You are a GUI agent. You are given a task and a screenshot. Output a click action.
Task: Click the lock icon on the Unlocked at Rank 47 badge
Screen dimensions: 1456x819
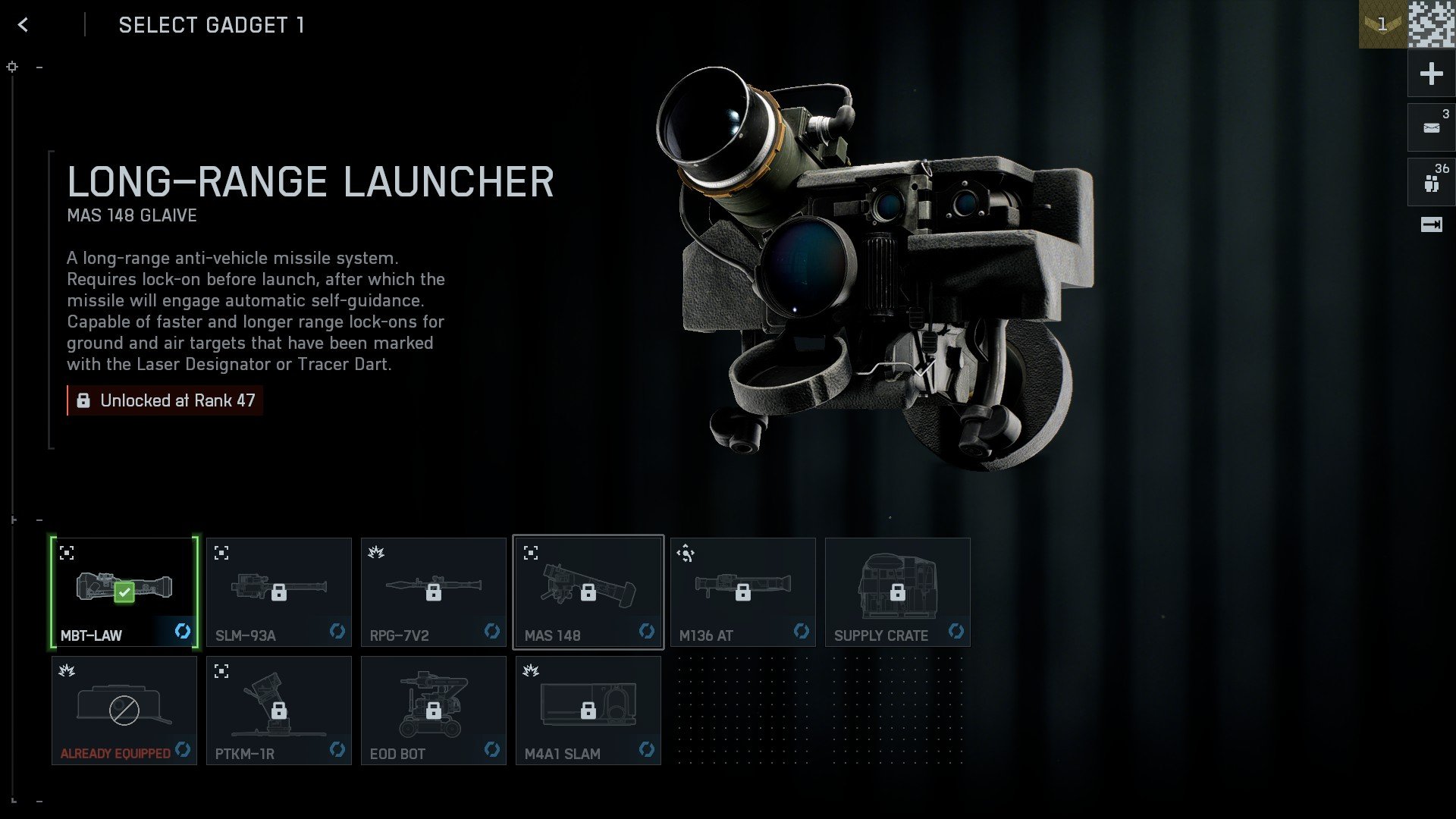tap(84, 400)
